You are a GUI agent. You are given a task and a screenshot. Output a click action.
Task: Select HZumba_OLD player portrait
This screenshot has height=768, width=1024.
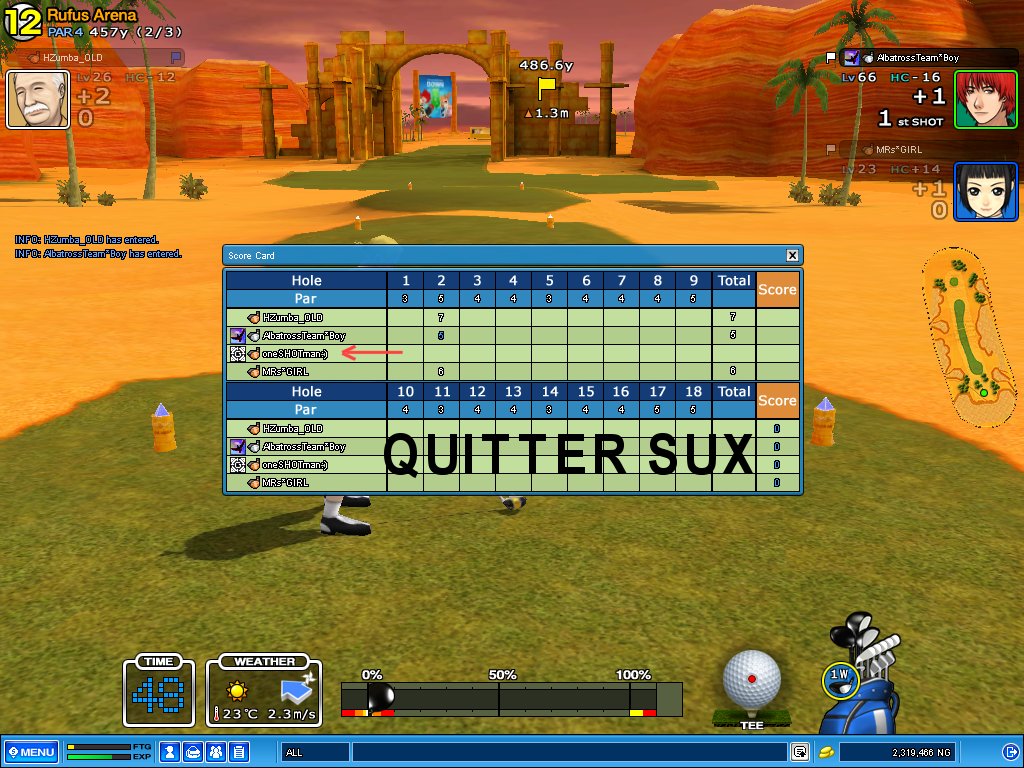[x=38, y=100]
